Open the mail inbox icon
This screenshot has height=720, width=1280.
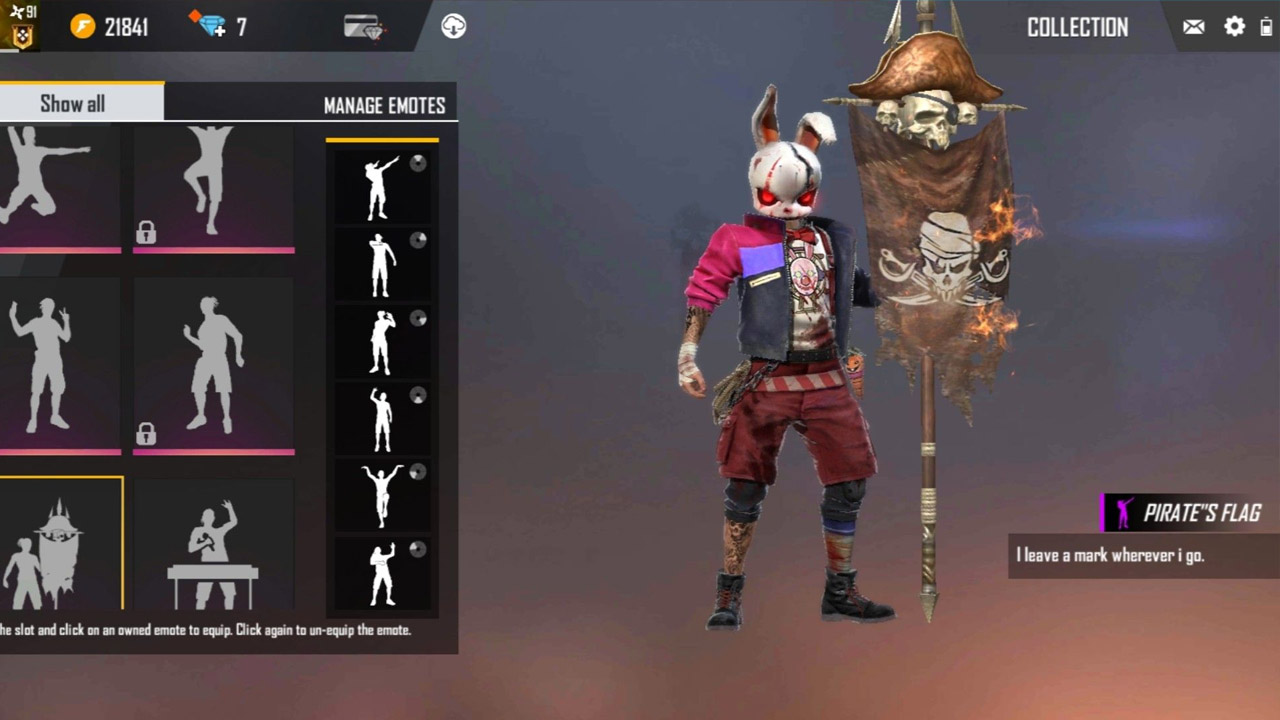tap(1193, 27)
